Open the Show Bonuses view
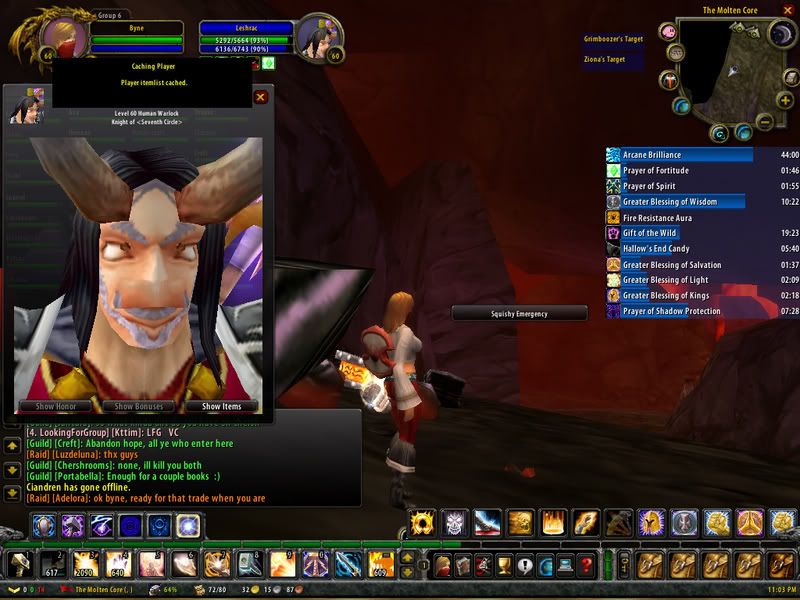The width and height of the screenshot is (800, 600). pyautogui.click(x=138, y=407)
